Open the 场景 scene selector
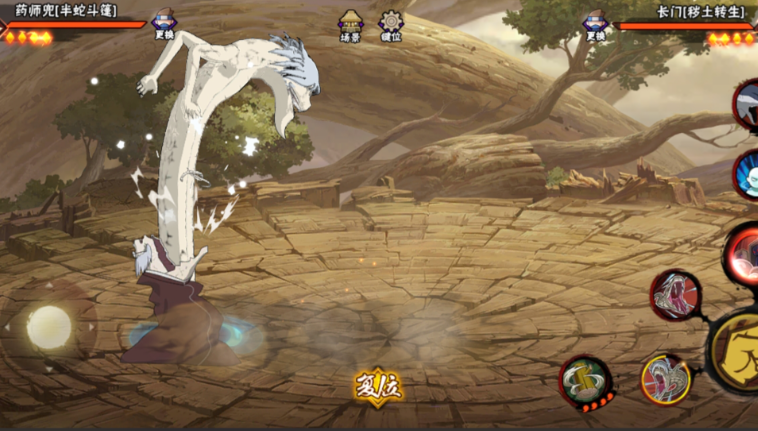 point(350,25)
